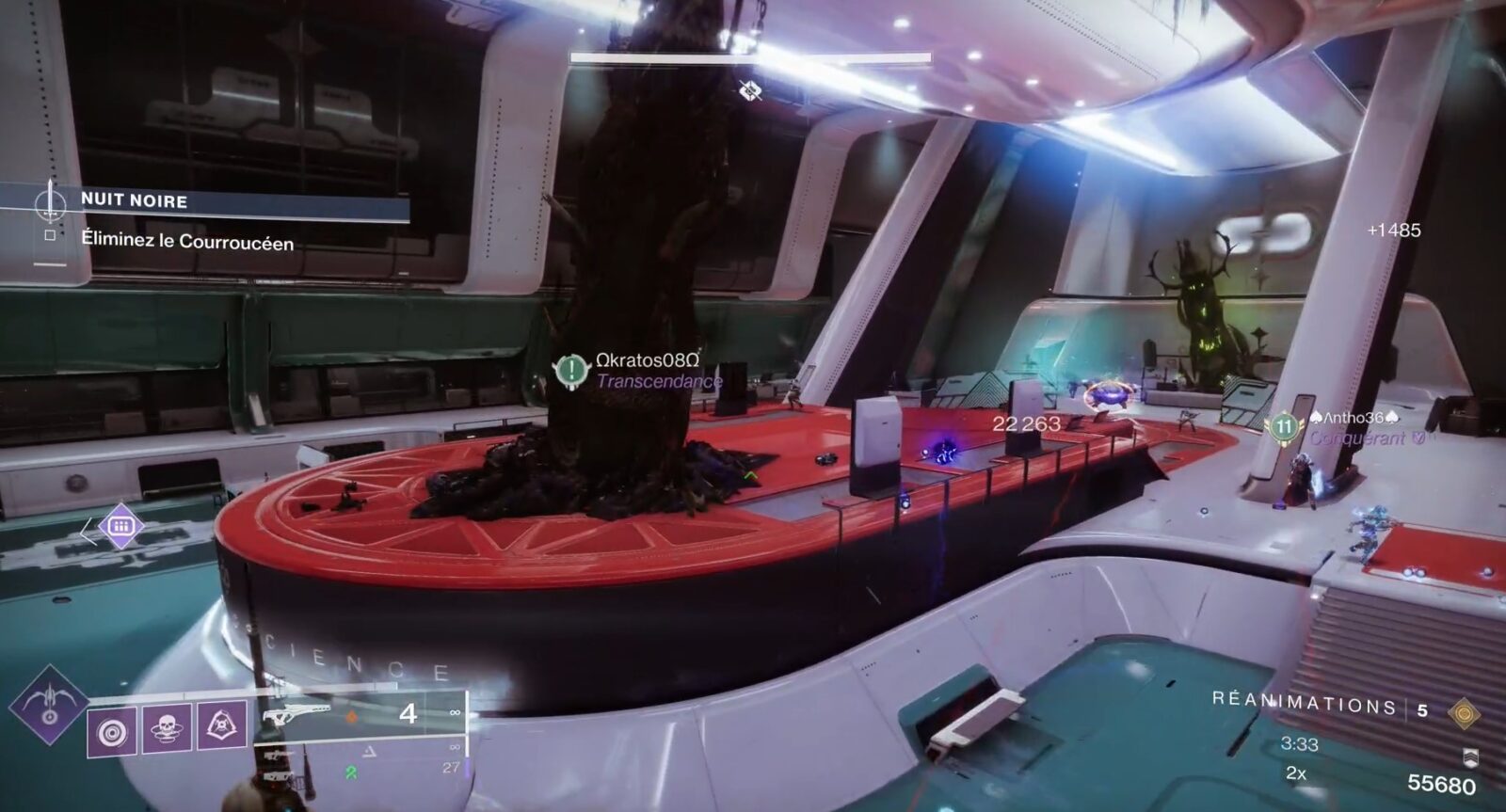Screen dimensions: 1506x812
Task: Click the chevron rank icon above glimmer count
Action: (x=1470, y=758)
